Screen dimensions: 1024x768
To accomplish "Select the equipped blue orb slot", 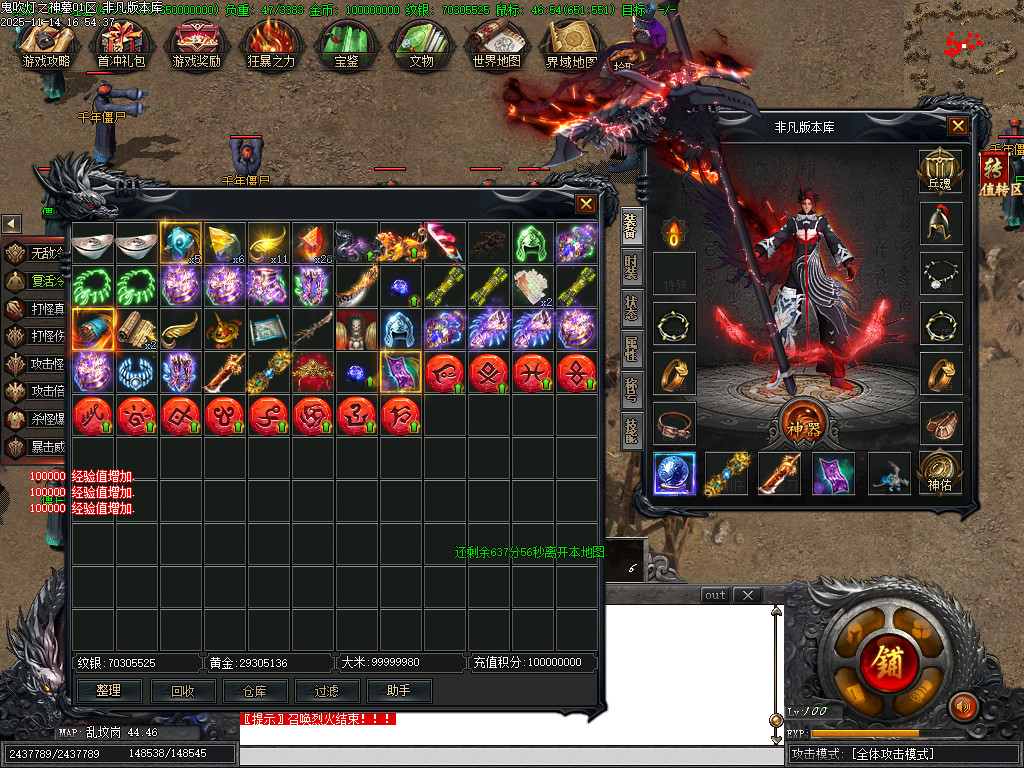I will click(x=675, y=473).
